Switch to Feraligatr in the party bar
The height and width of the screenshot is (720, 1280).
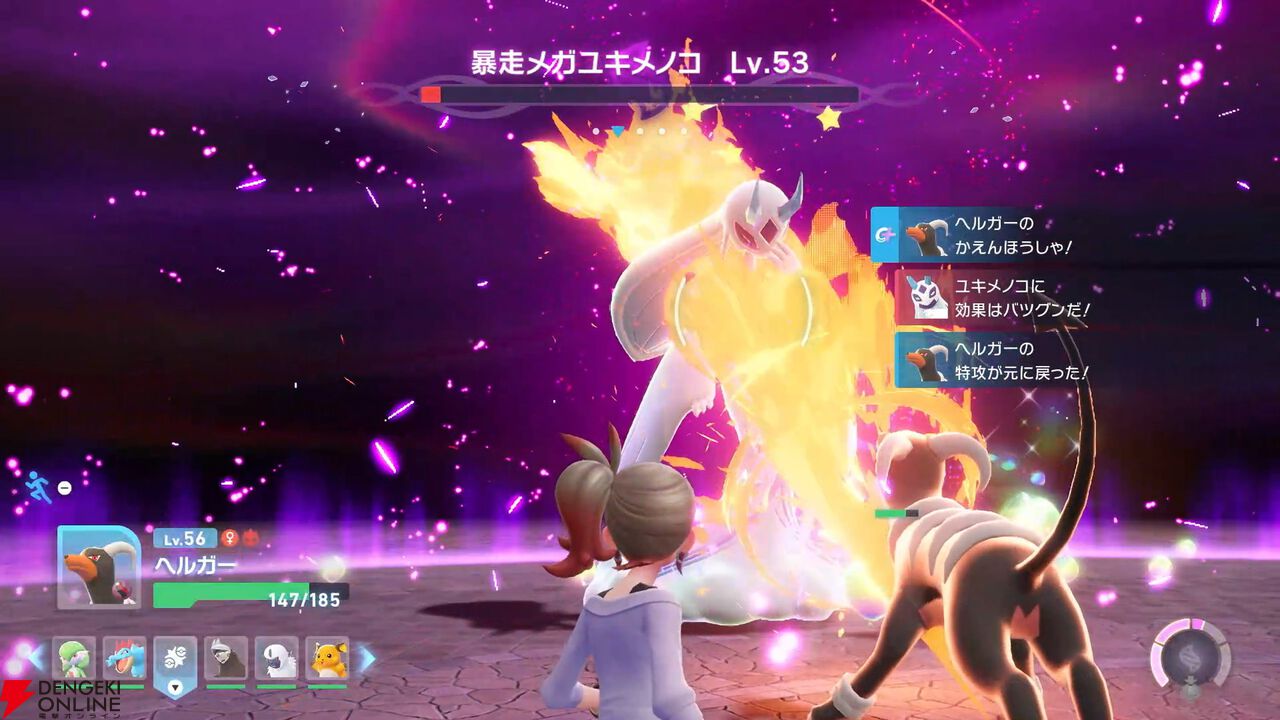tap(124, 658)
